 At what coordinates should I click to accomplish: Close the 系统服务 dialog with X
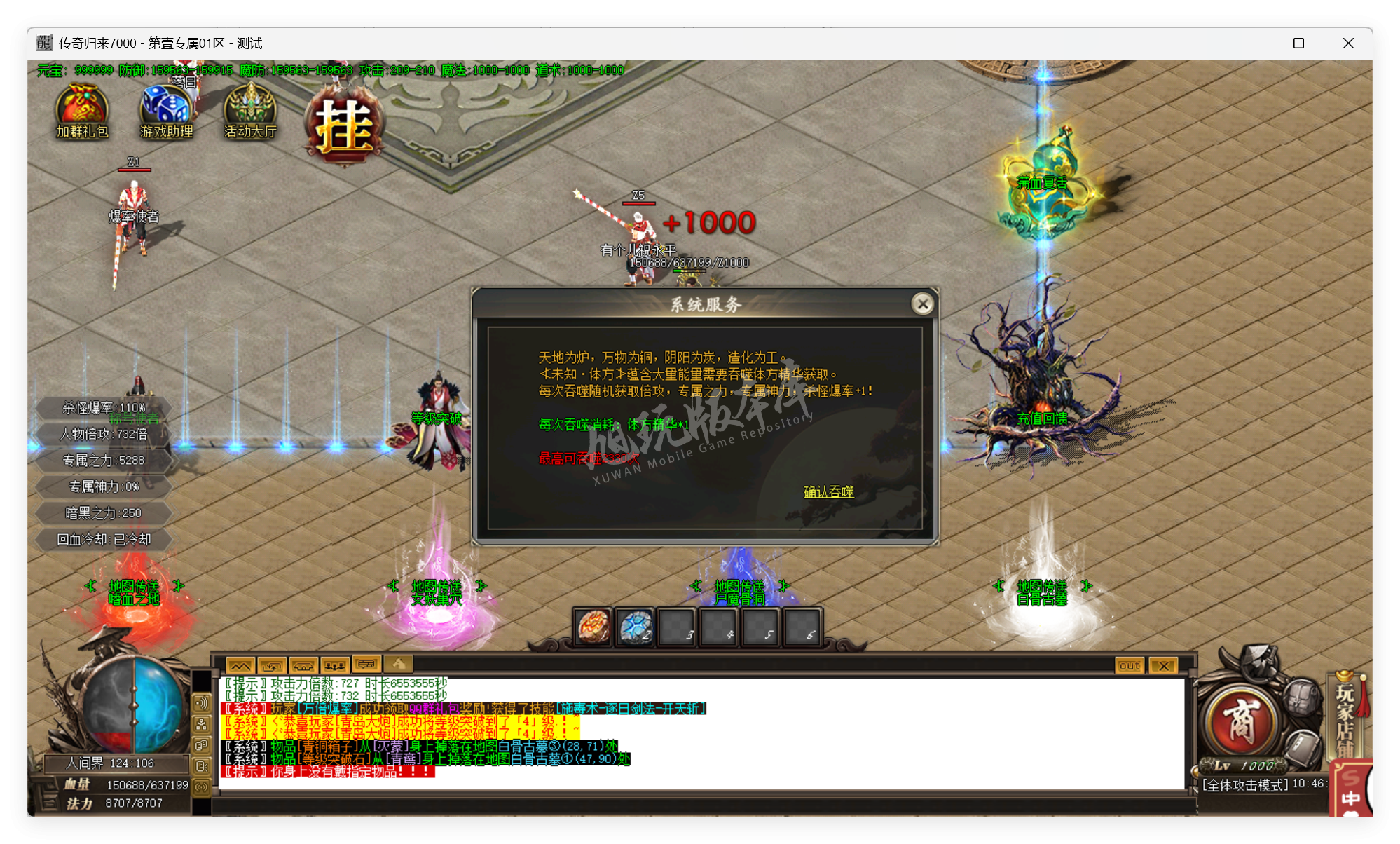point(923,304)
